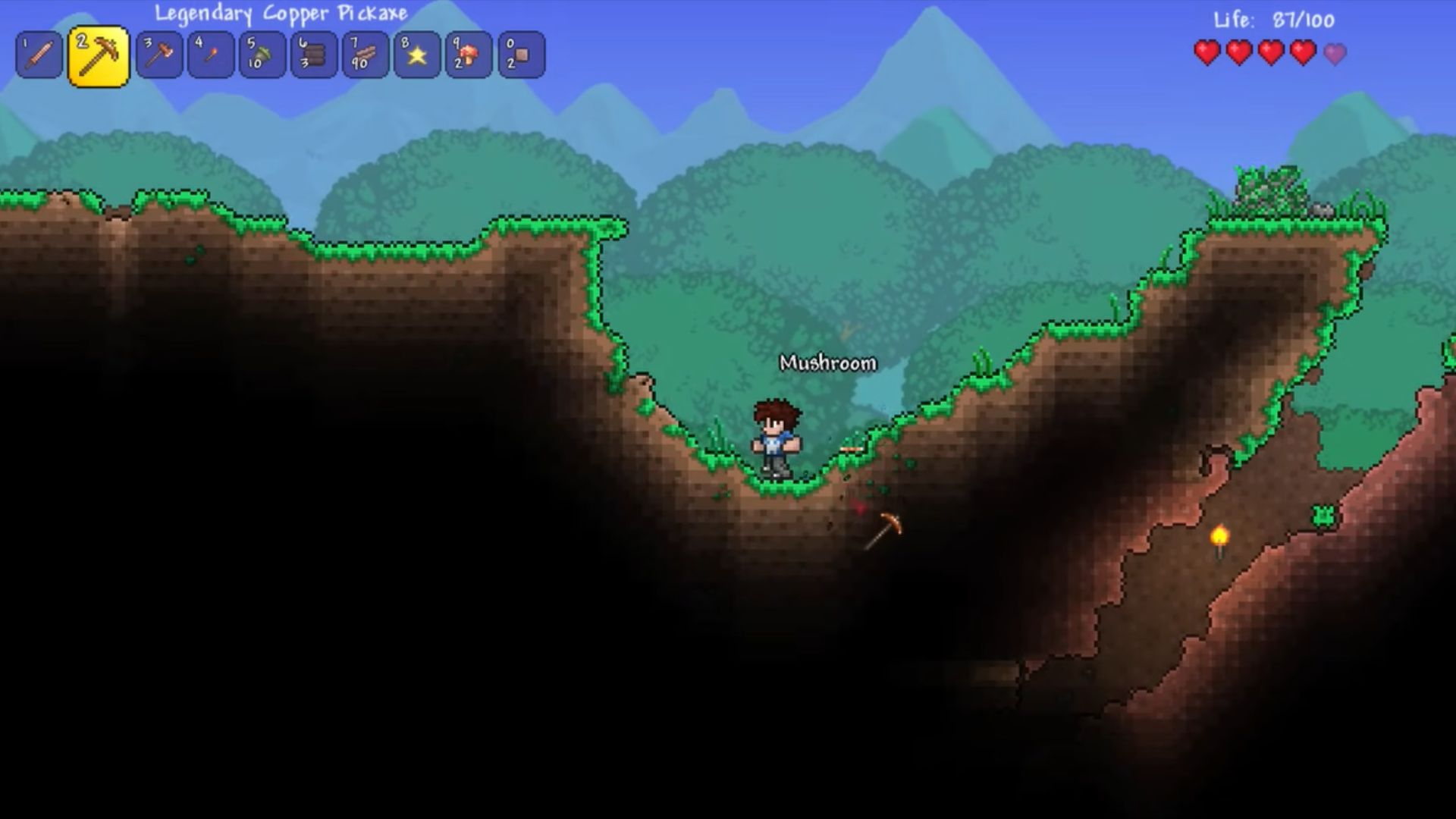Select the Mushrooms in hotbar slot 9
1456x819 pixels.
point(468,55)
